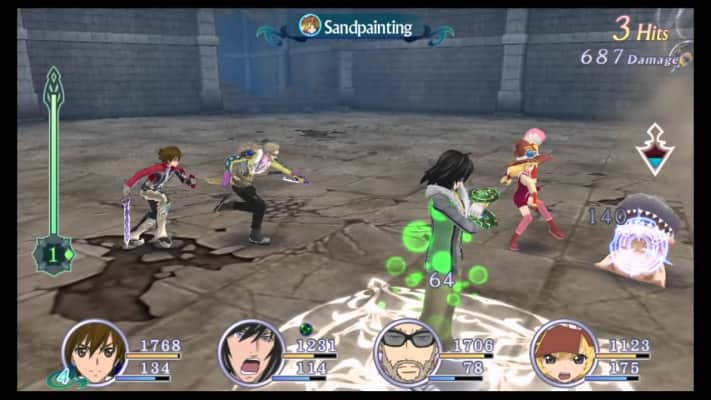This screenshot has height=400, width=711.
Task: Select the red-capped girl's portrait
Action: 563,352
